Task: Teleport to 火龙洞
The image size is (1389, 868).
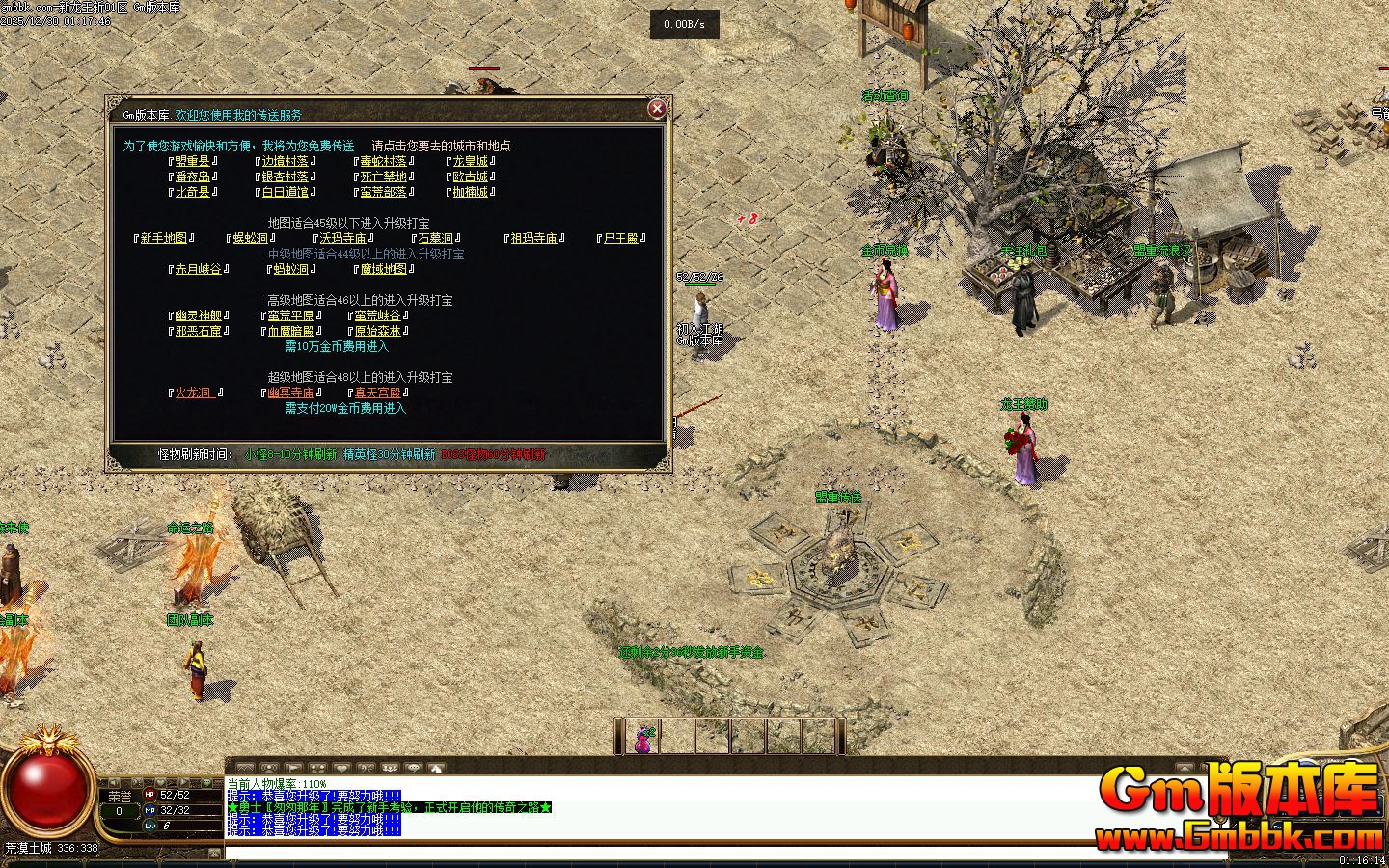Action: [194, 393]
